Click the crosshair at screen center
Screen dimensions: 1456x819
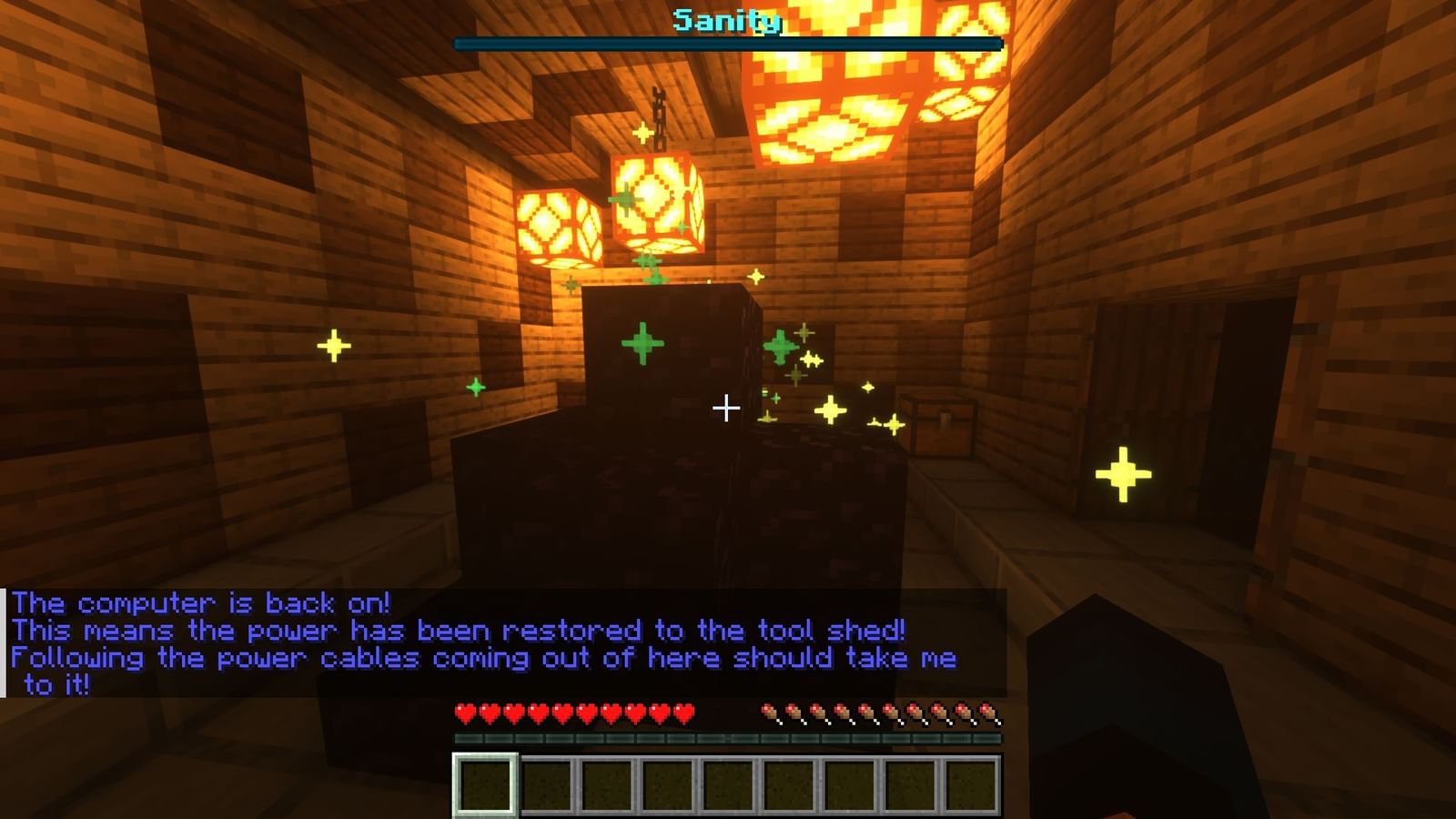(727, 408)
